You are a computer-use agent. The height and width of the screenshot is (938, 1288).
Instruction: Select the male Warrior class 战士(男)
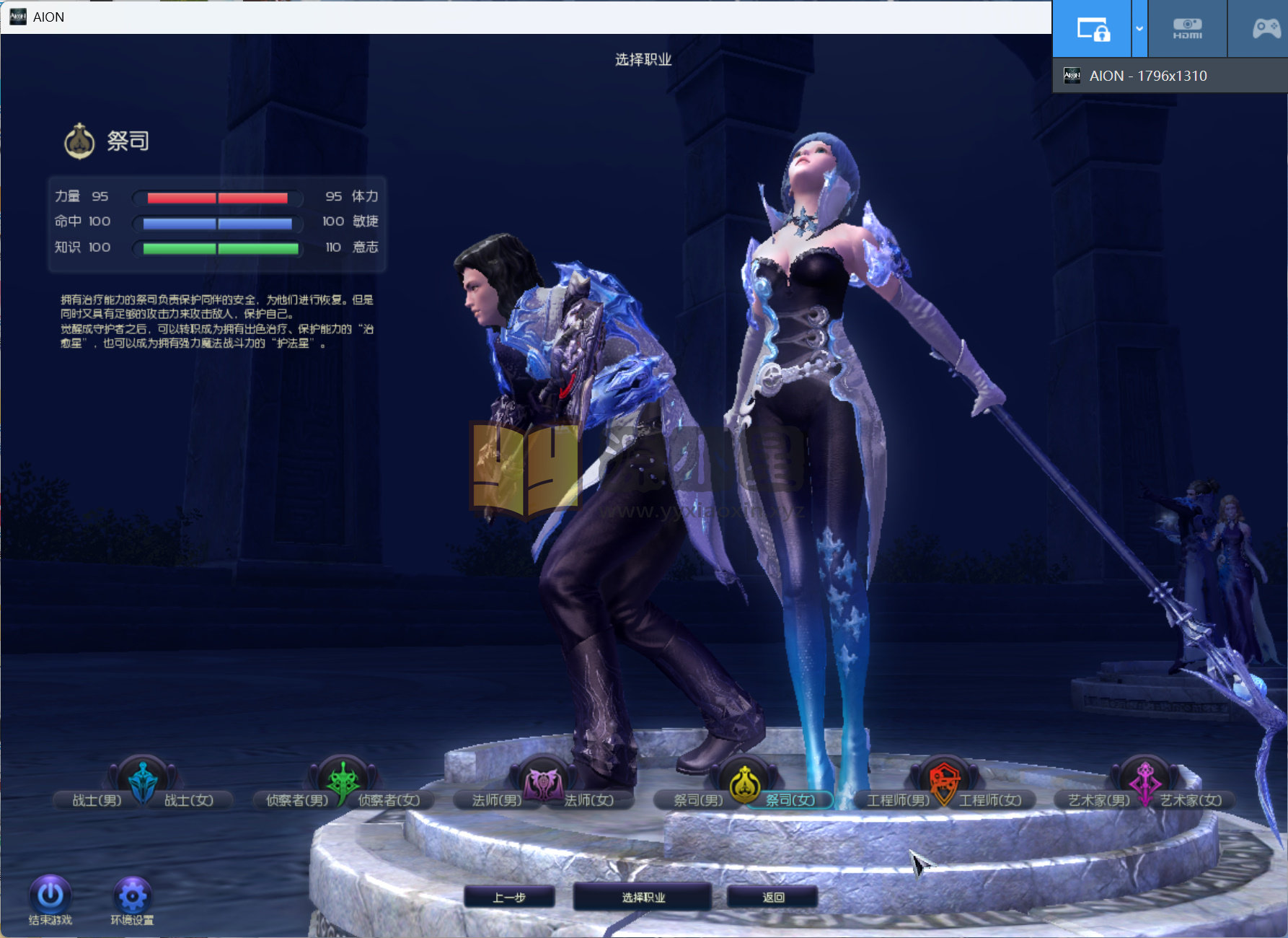(x=97, y=800)
